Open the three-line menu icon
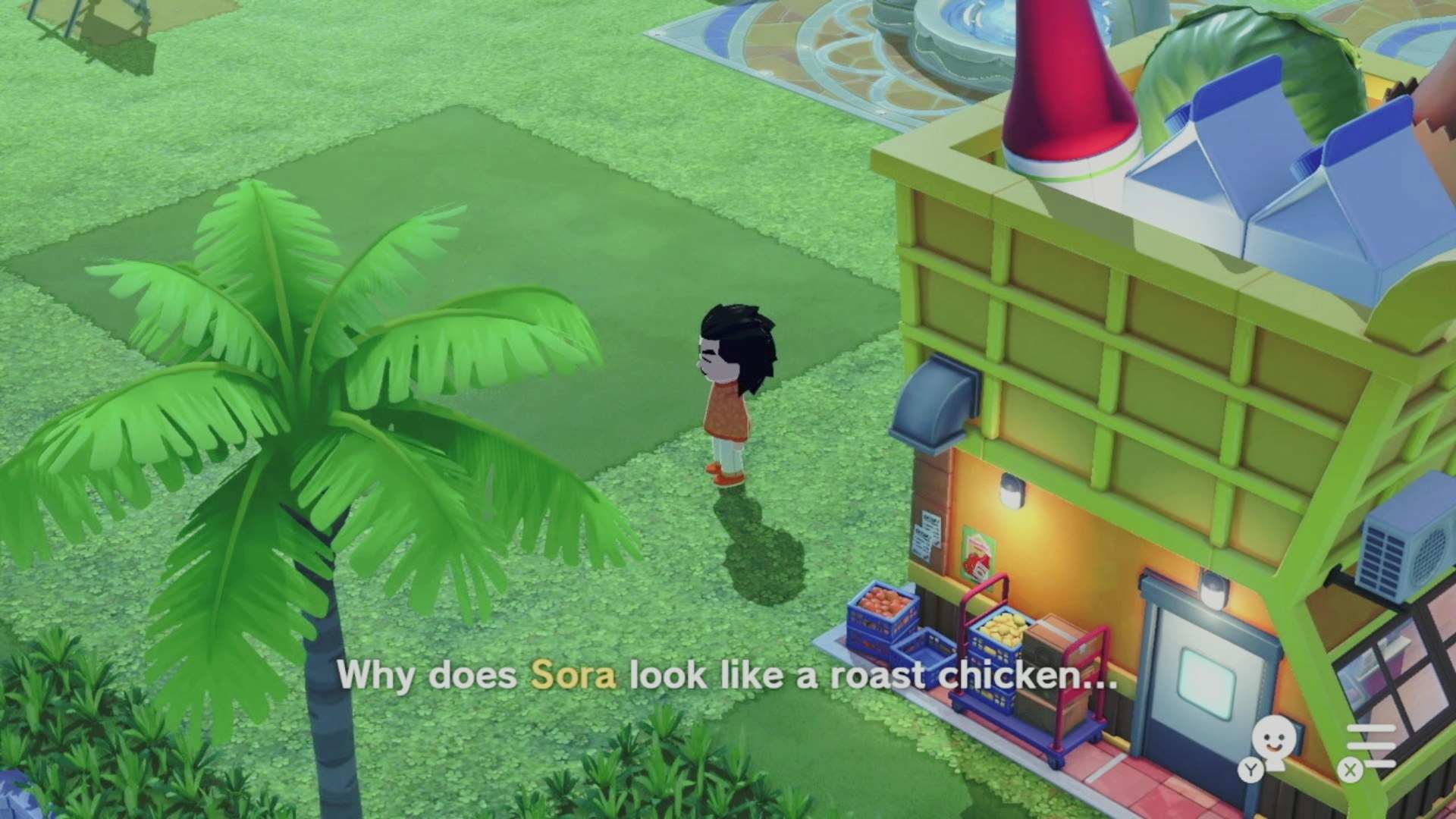1456x819 pixels. pyautogui.click(x=1373, y=746)
